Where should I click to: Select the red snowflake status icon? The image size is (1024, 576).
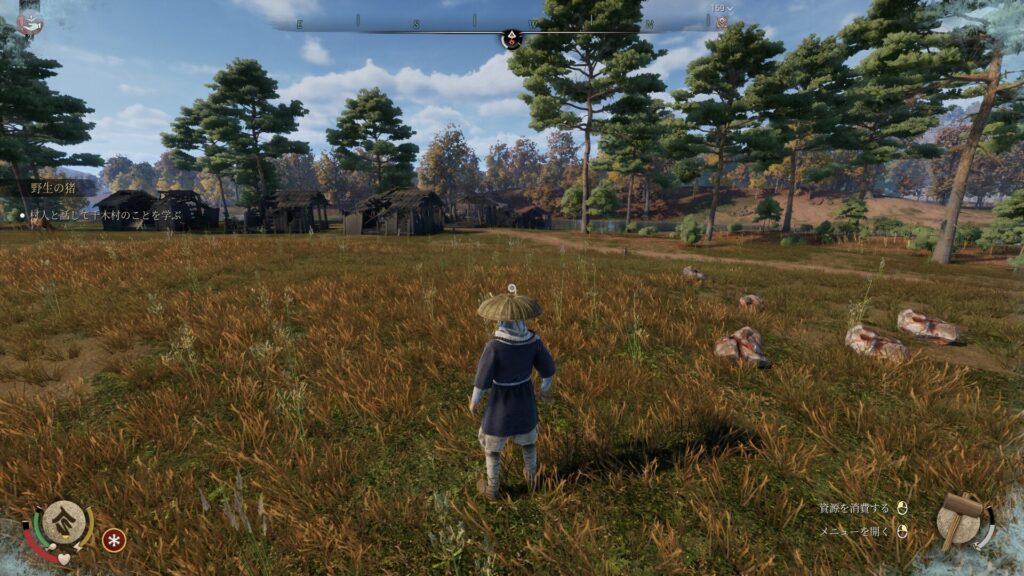point(114,540)
